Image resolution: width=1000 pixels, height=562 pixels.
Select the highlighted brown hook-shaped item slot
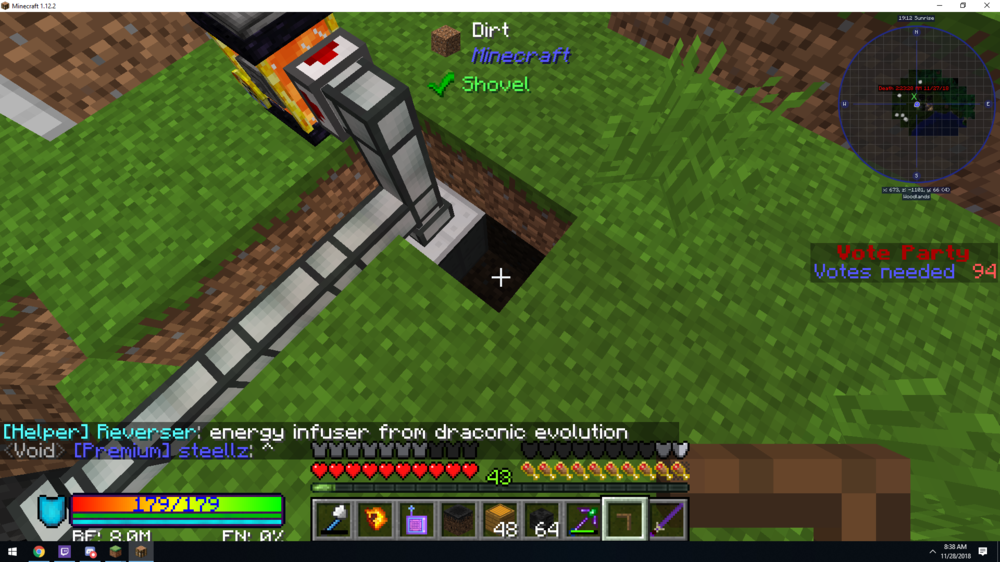pyautogui.click(x=625, y=520)
